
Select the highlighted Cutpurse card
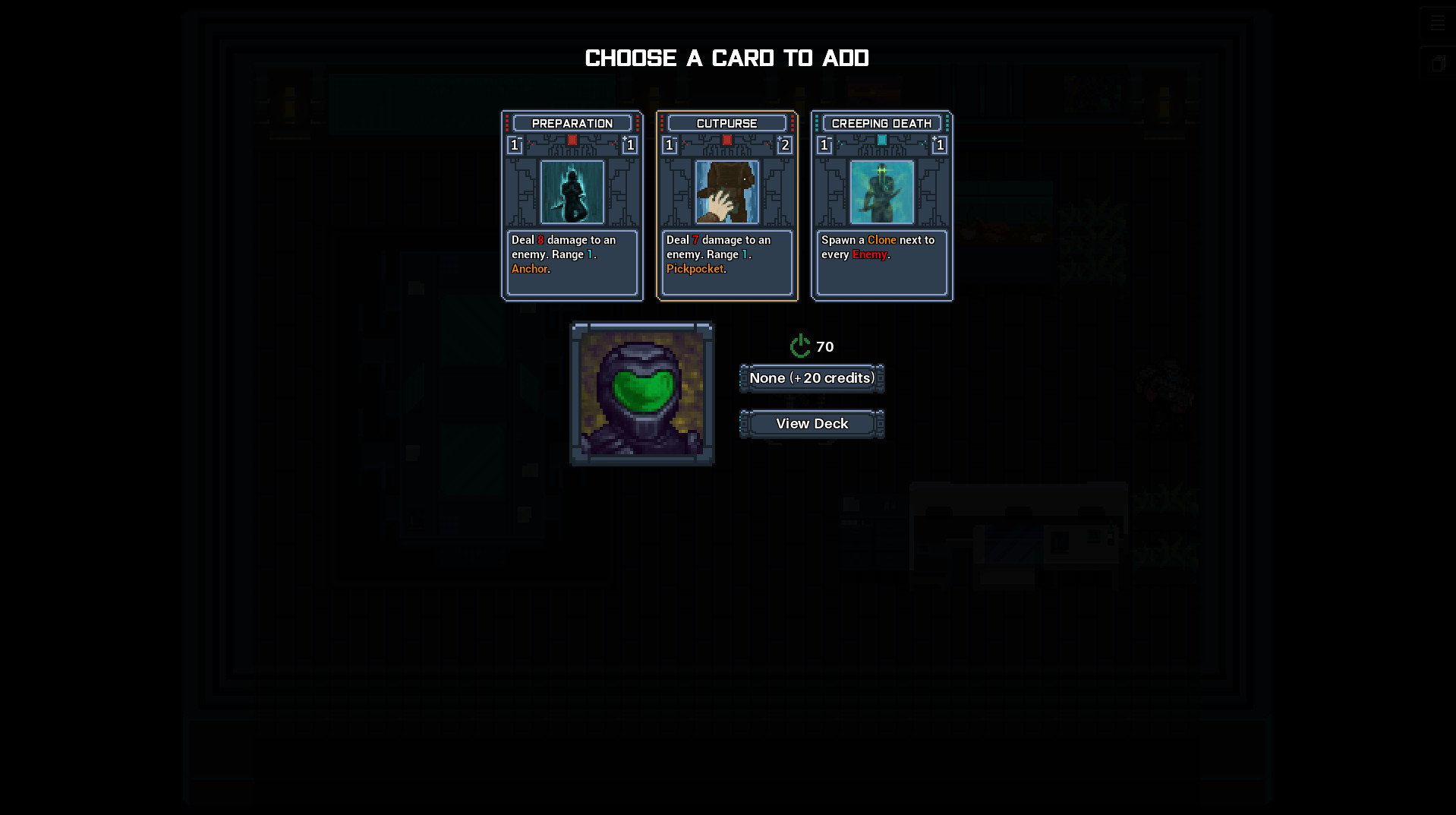point(726,205)
